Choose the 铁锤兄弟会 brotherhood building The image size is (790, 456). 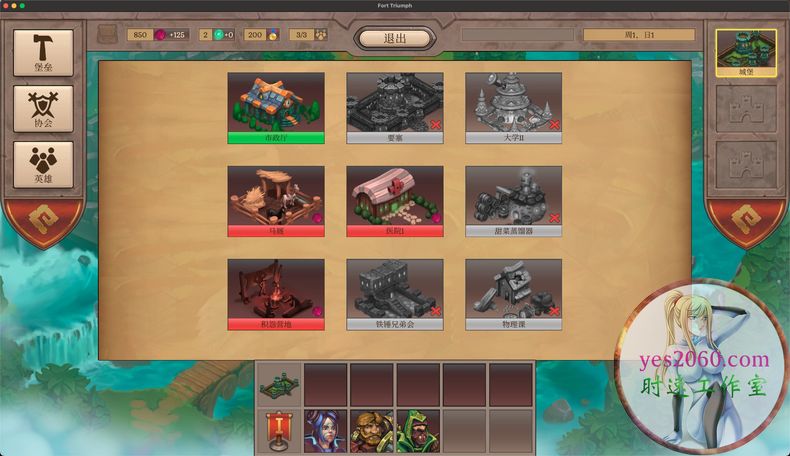coord(395,294)
